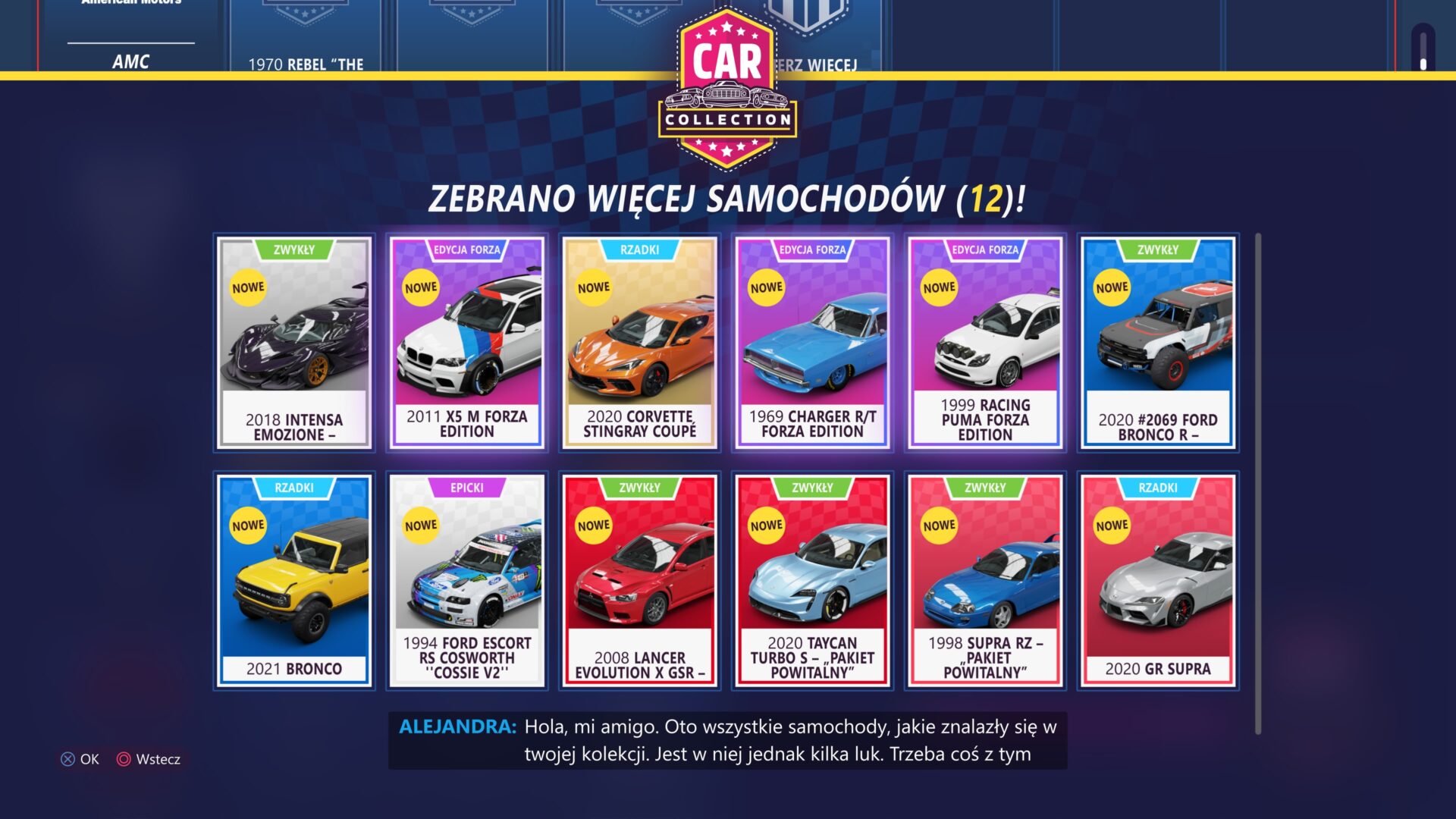Toggle the RZADKI banner on the Corvette Stingray card
Viewport: 1456px width, 819px height.
click(639, 250)
